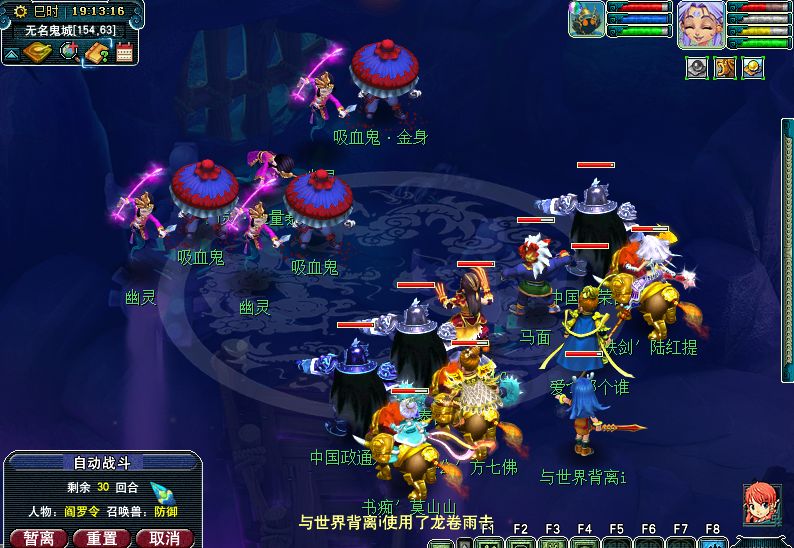Cancel auto-battle with the 取消 button
Viewport: 794px width, 548px height.
point(163,538)
